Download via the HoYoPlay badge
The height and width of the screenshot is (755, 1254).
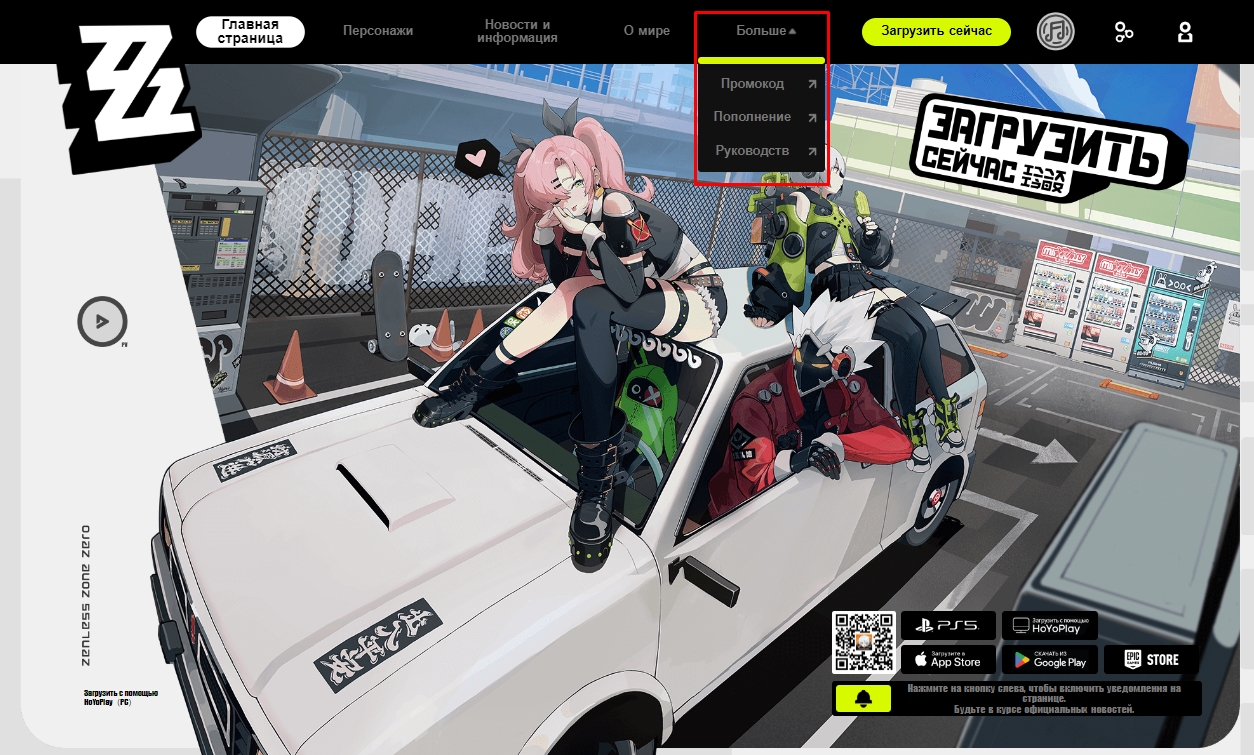click(x=1049, y=626)
